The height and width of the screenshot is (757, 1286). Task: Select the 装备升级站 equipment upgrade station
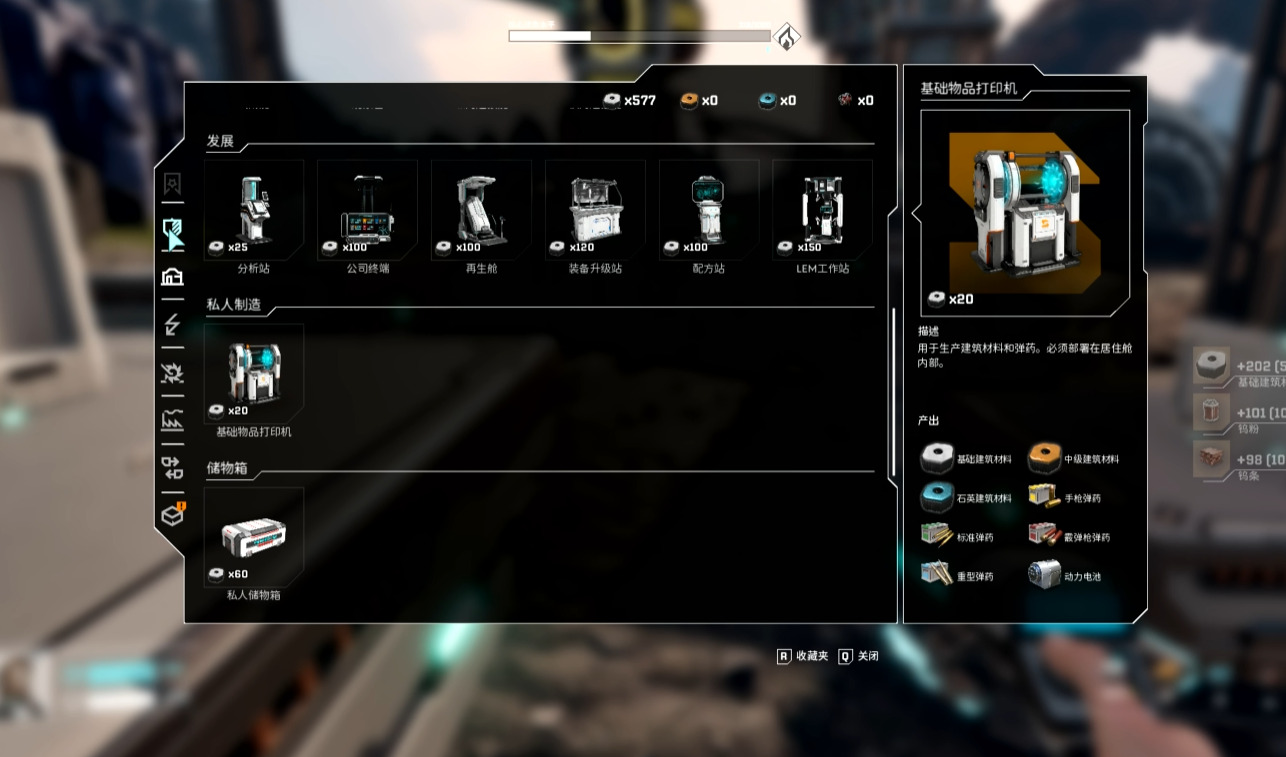pos(595,210)
